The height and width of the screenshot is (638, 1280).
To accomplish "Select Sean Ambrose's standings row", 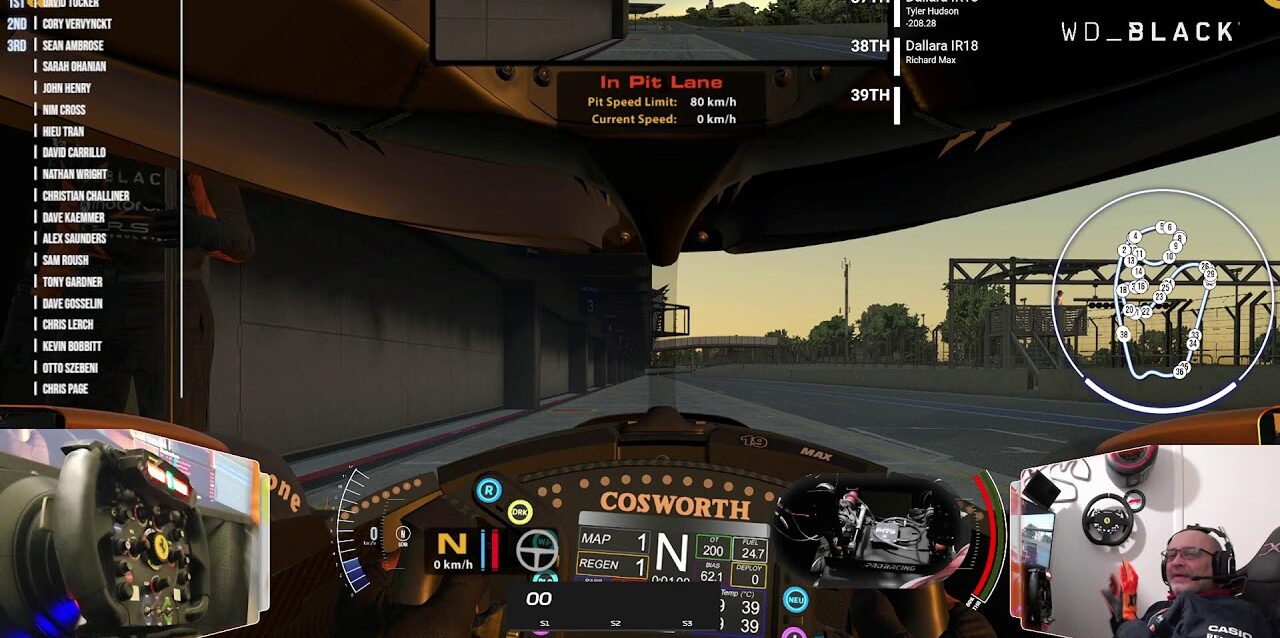I will pyautogui.click(x=73, y=45).
